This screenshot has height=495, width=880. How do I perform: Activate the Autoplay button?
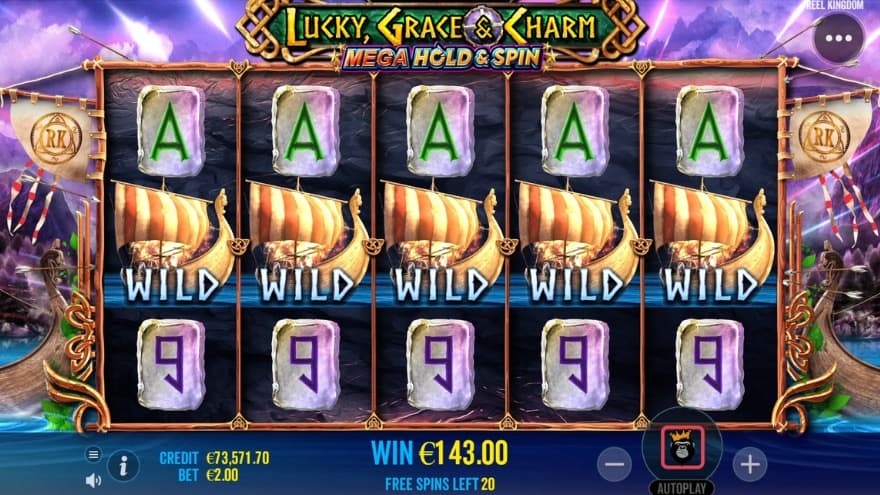coord(681,488)
